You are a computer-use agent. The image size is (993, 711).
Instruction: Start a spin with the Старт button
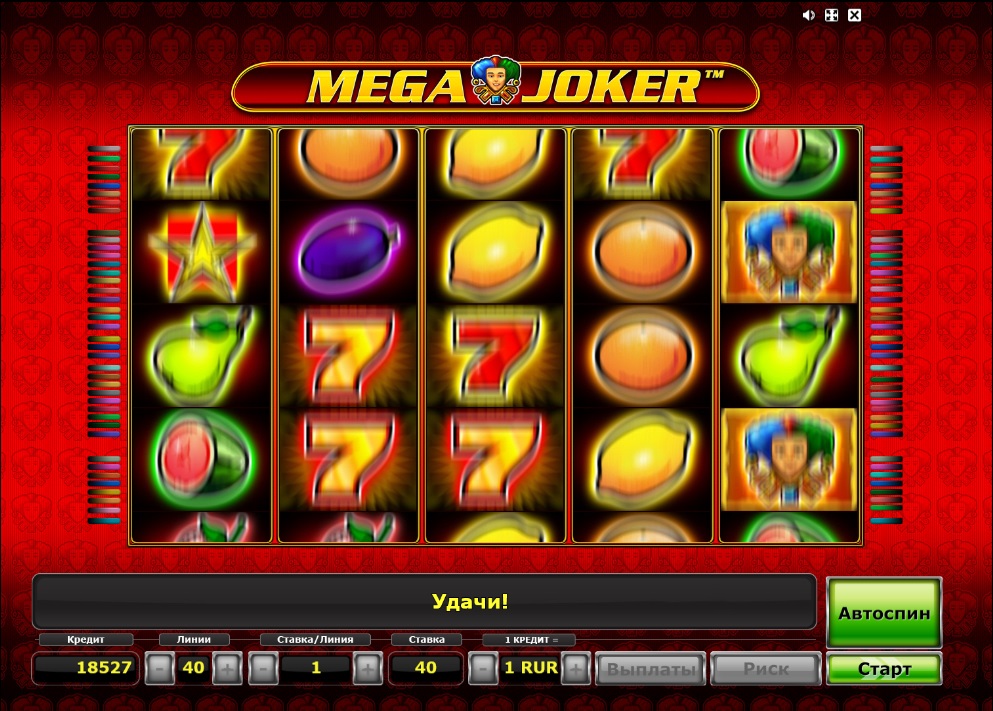(884, 668)
